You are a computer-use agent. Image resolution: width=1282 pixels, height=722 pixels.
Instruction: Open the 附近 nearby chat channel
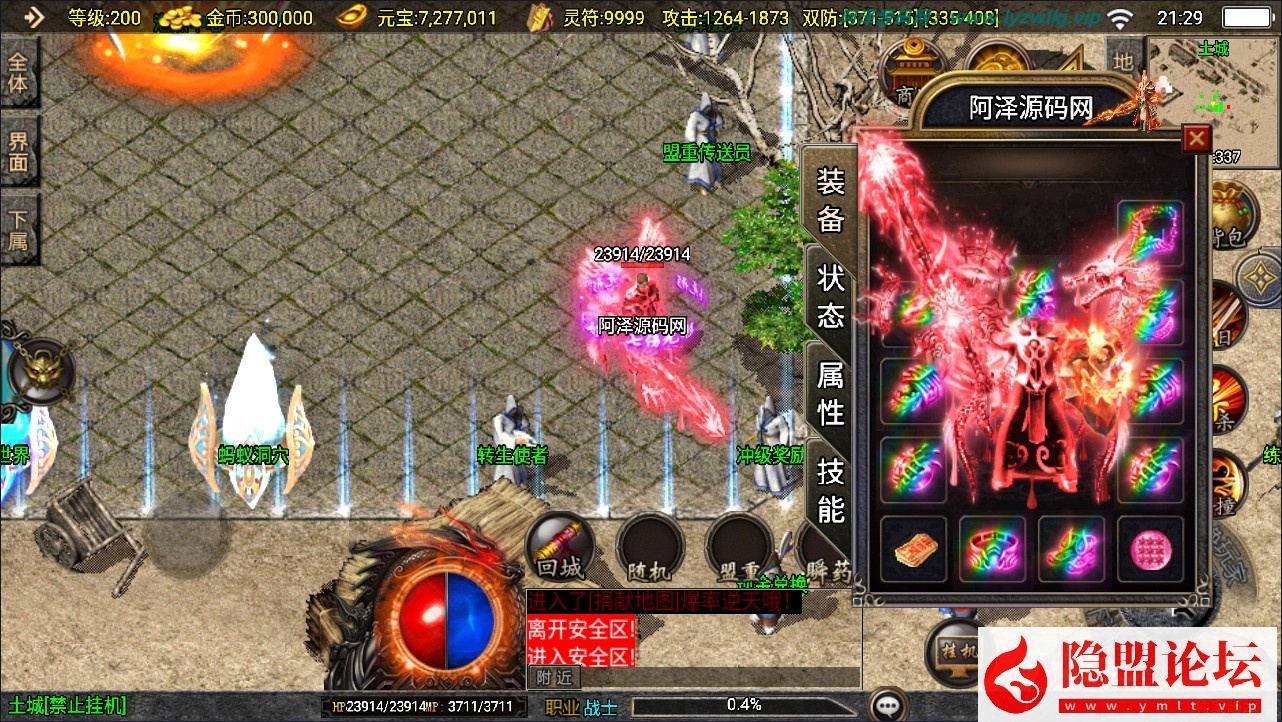pyautogui.click(x=553, y=677)
